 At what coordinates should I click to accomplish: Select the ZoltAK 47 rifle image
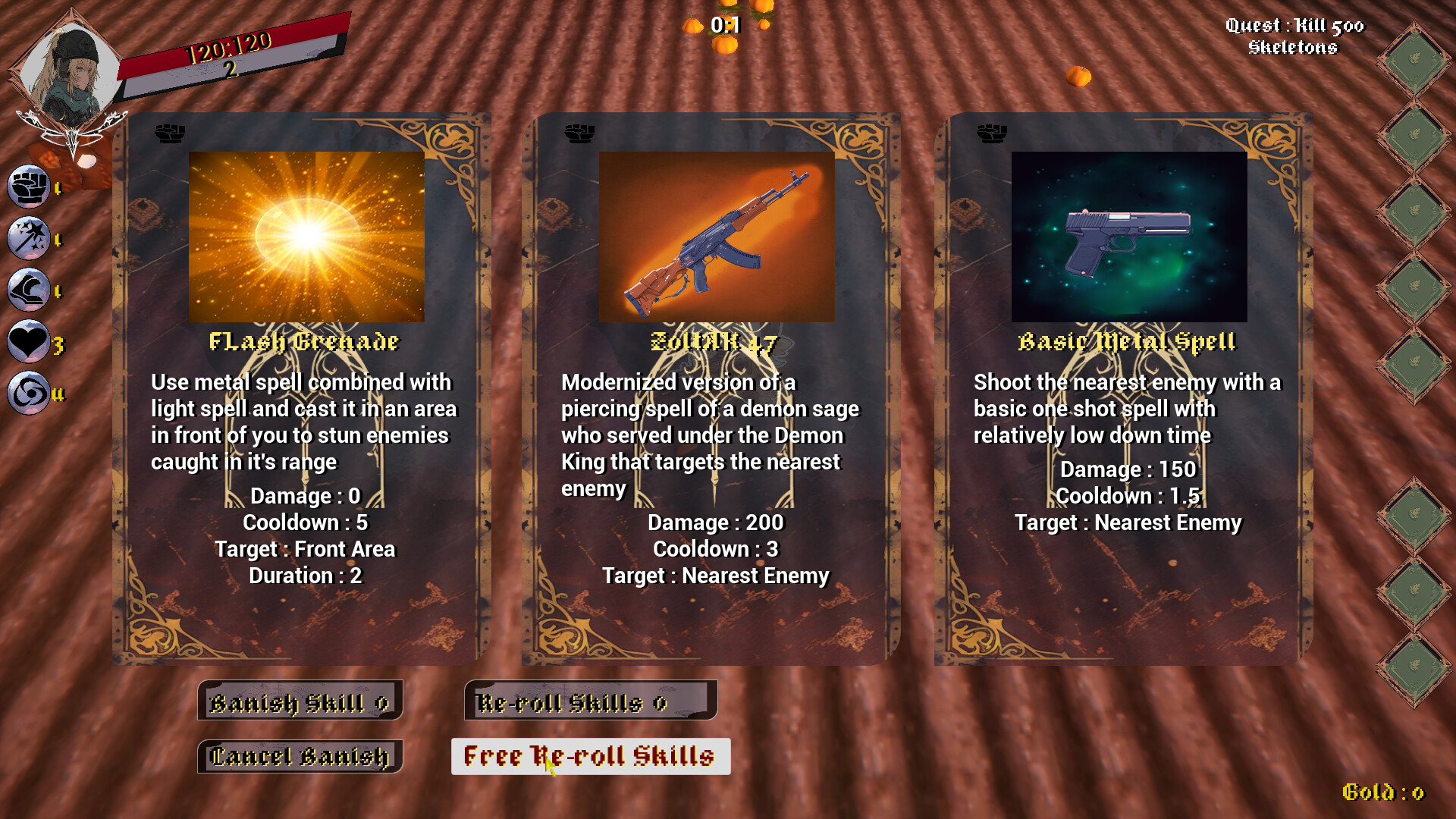click(716, 237)
